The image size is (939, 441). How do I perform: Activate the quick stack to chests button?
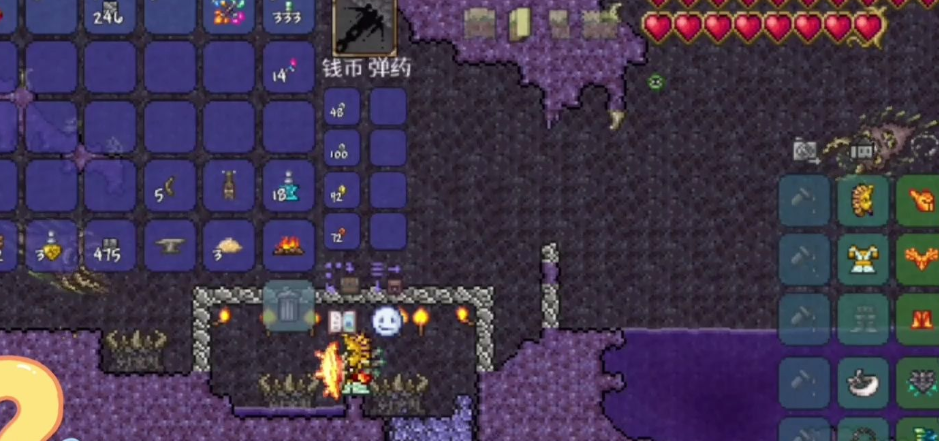343,272
